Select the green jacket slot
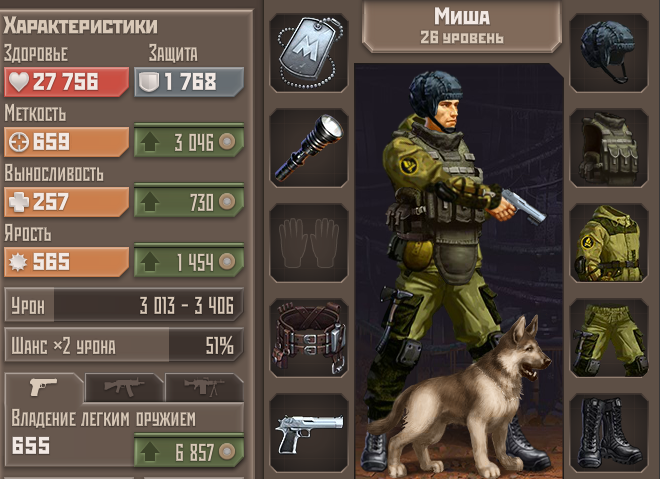 [609, 242]
